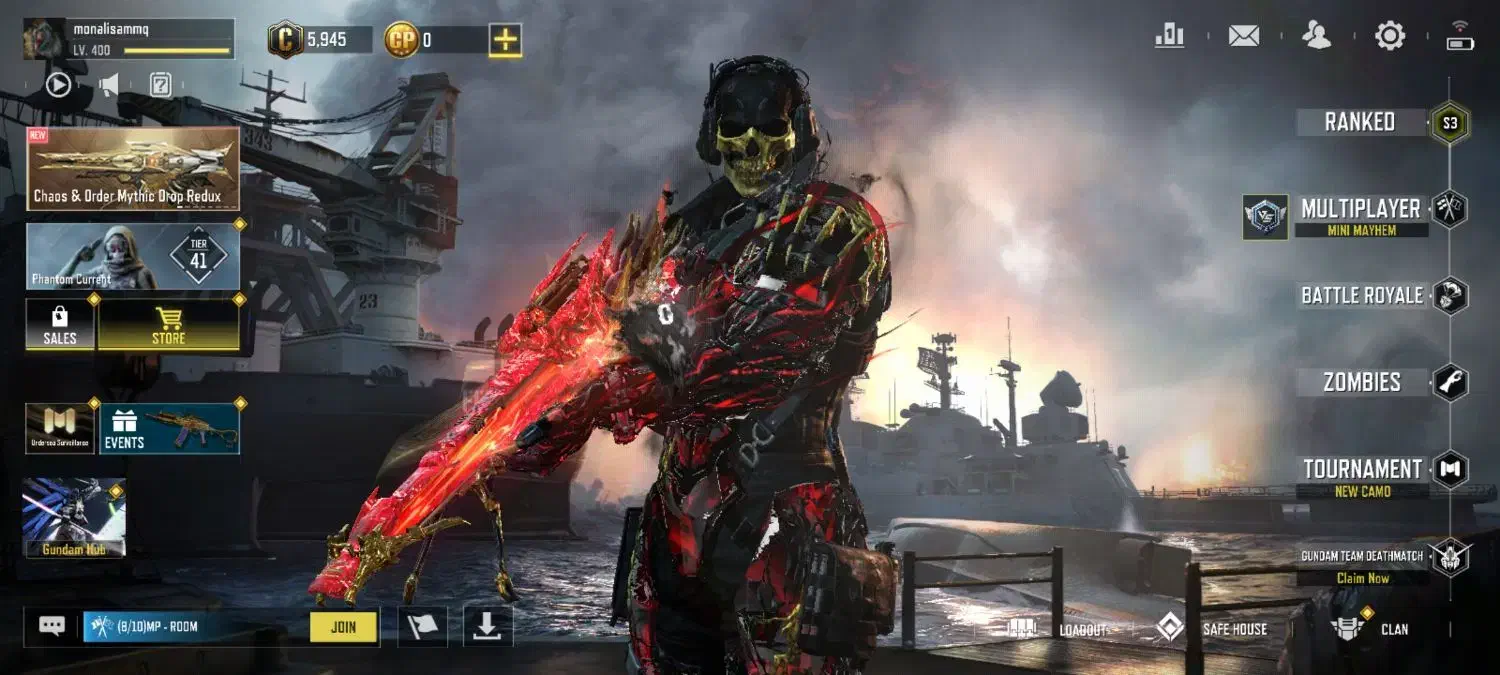Open Chaos & Order Mythic Drop Redux banner
1500x675 pixels.
tap(133, 168)
